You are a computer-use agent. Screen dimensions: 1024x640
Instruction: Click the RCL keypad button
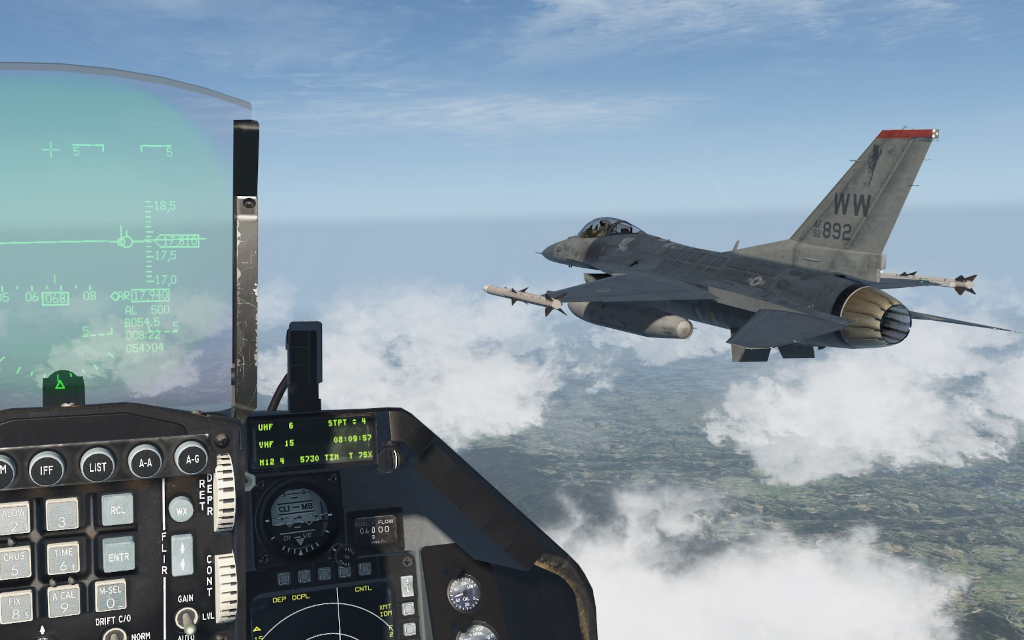pyautogui.click(x=116, y=509)
